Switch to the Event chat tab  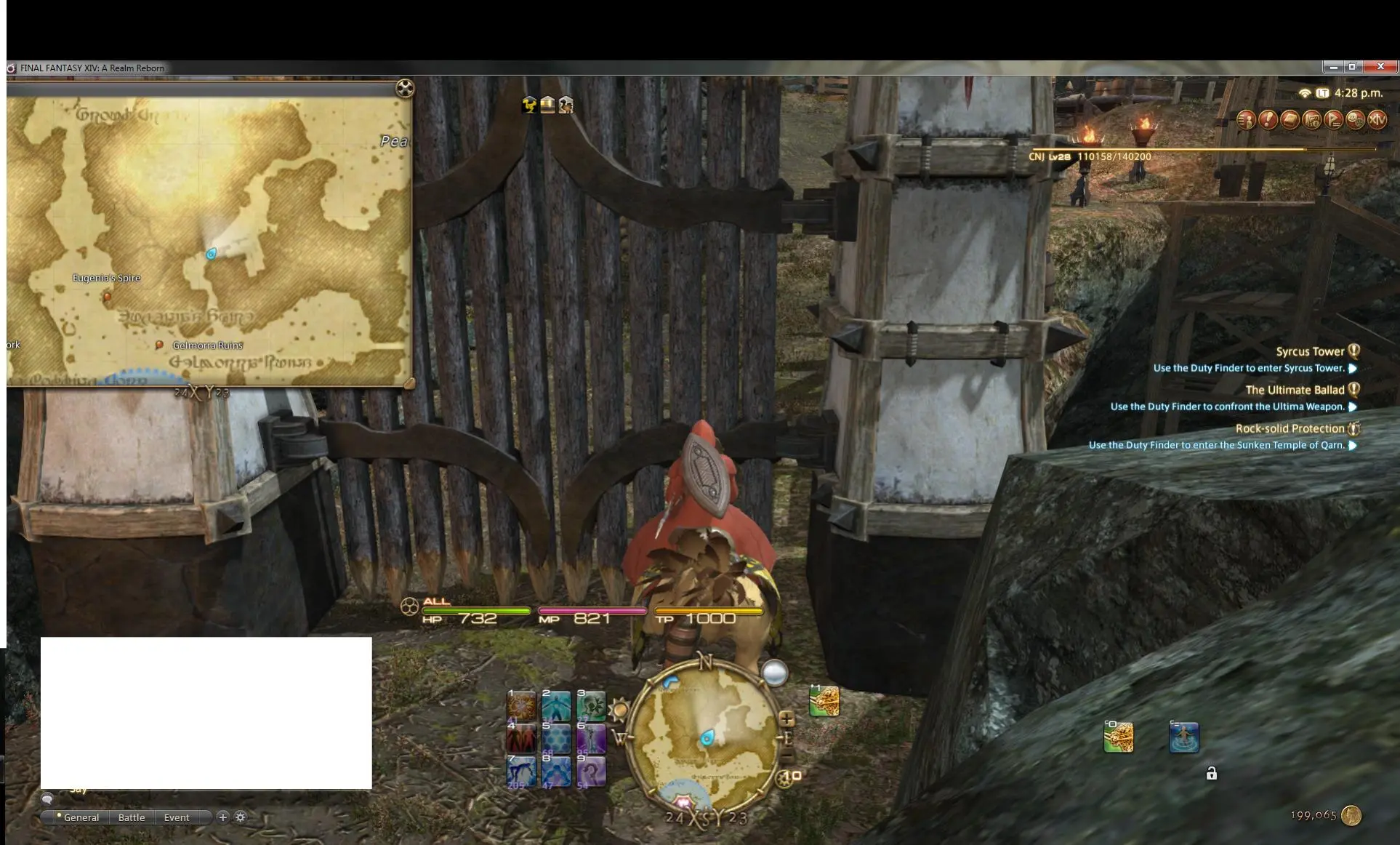tap(177, 817)
